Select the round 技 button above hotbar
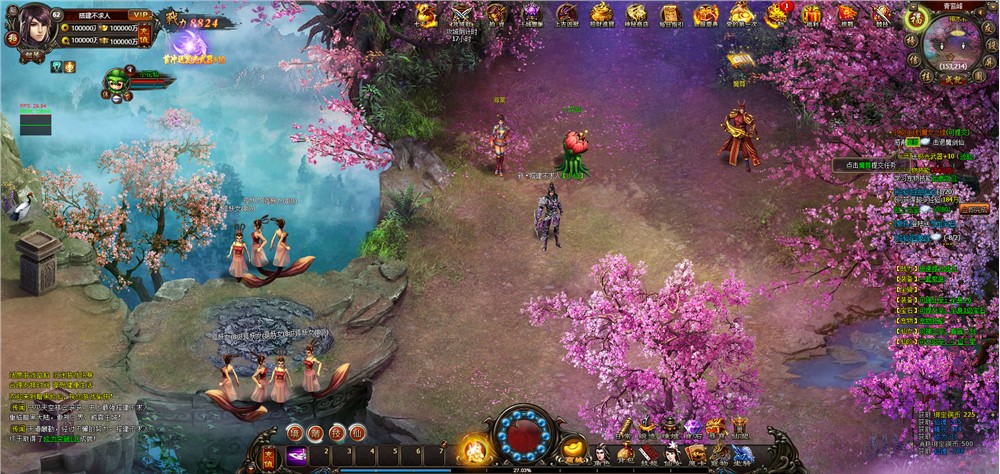The height and width of the screenshot is (474, 1000). pyautogui.click(x=337, y=432)
